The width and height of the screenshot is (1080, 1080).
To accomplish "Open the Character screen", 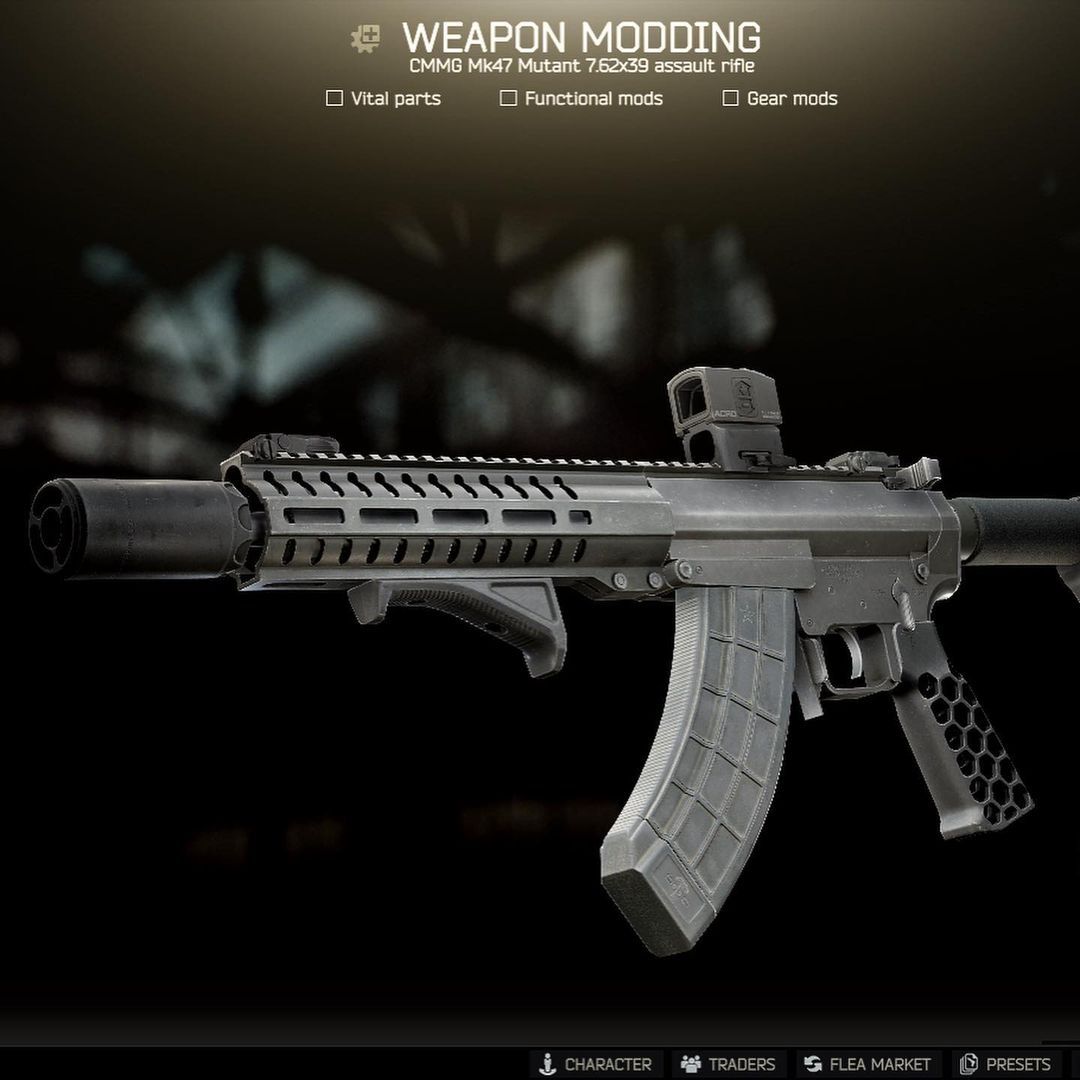I will 595,1064.
